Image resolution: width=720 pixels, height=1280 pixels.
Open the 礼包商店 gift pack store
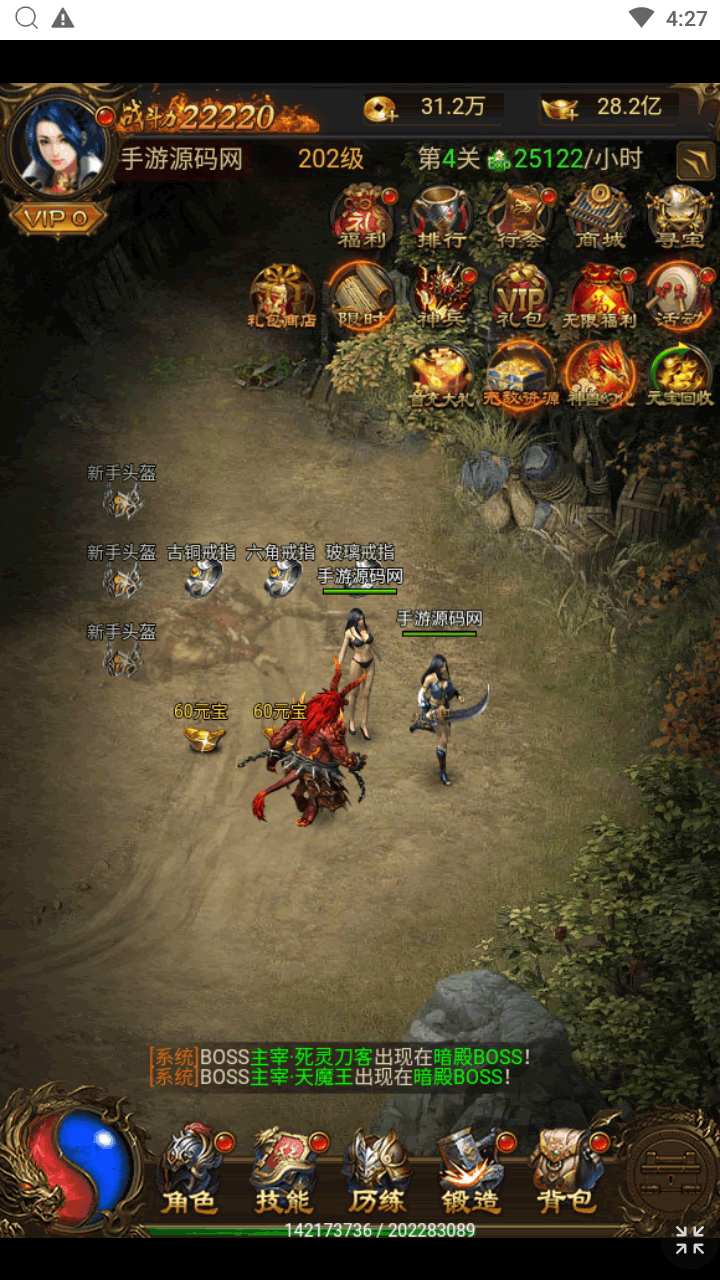point(282,296)
